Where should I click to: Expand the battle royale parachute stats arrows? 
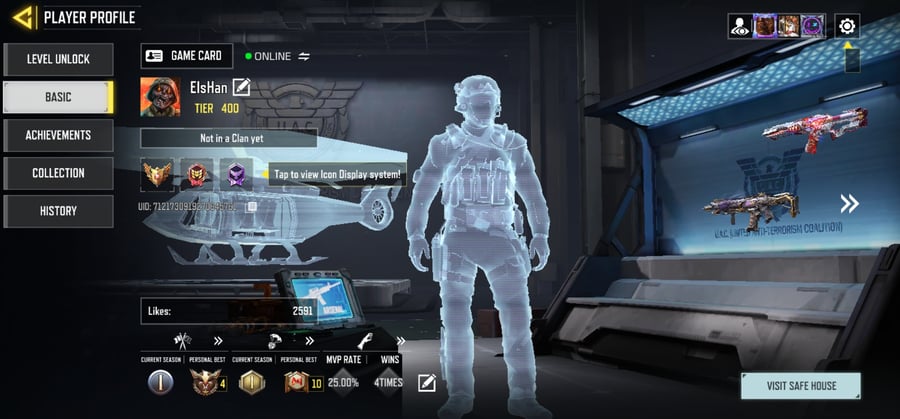[x=309, y=341]
